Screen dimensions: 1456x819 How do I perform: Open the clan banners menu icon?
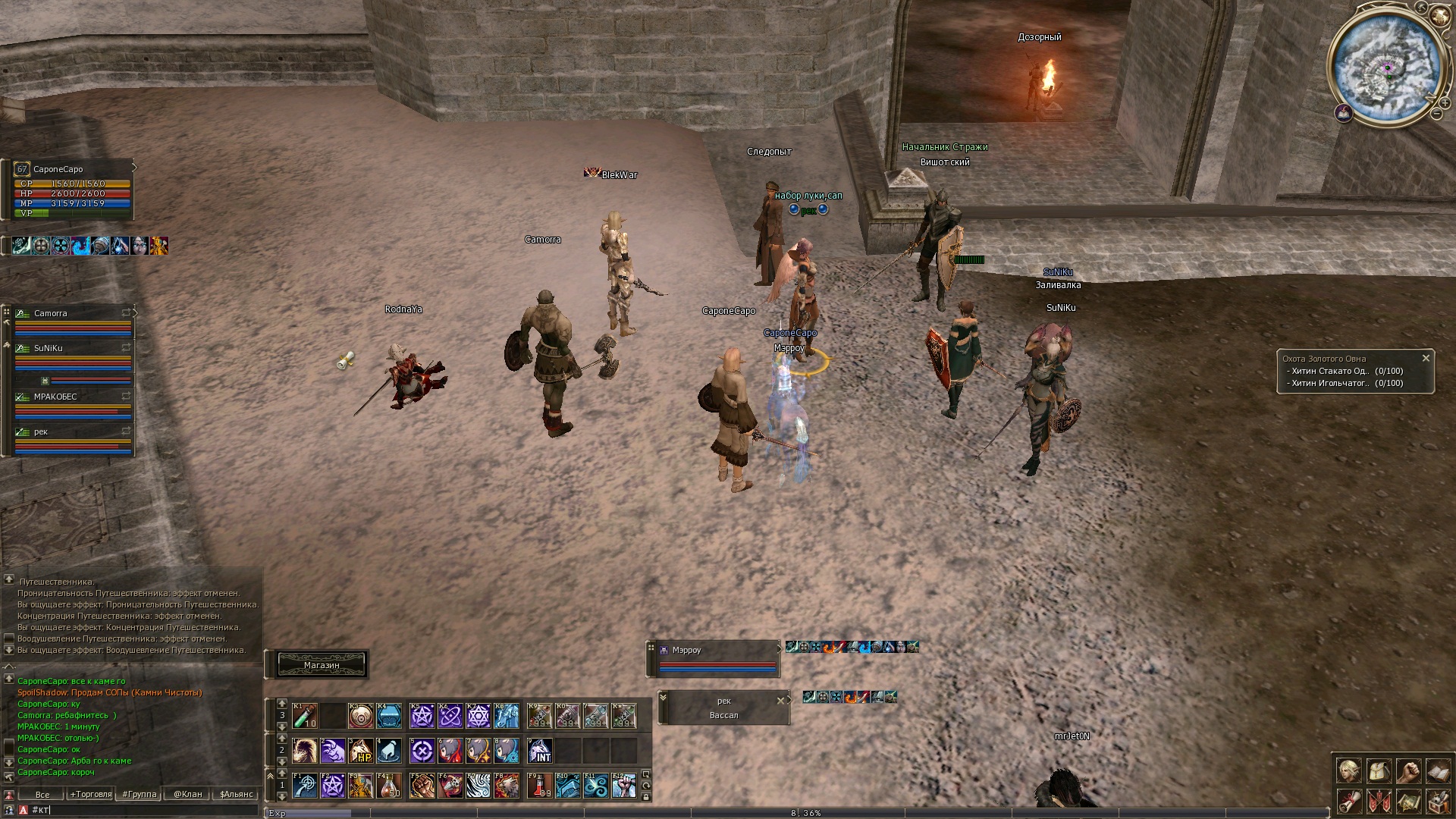pos(1379,801)
